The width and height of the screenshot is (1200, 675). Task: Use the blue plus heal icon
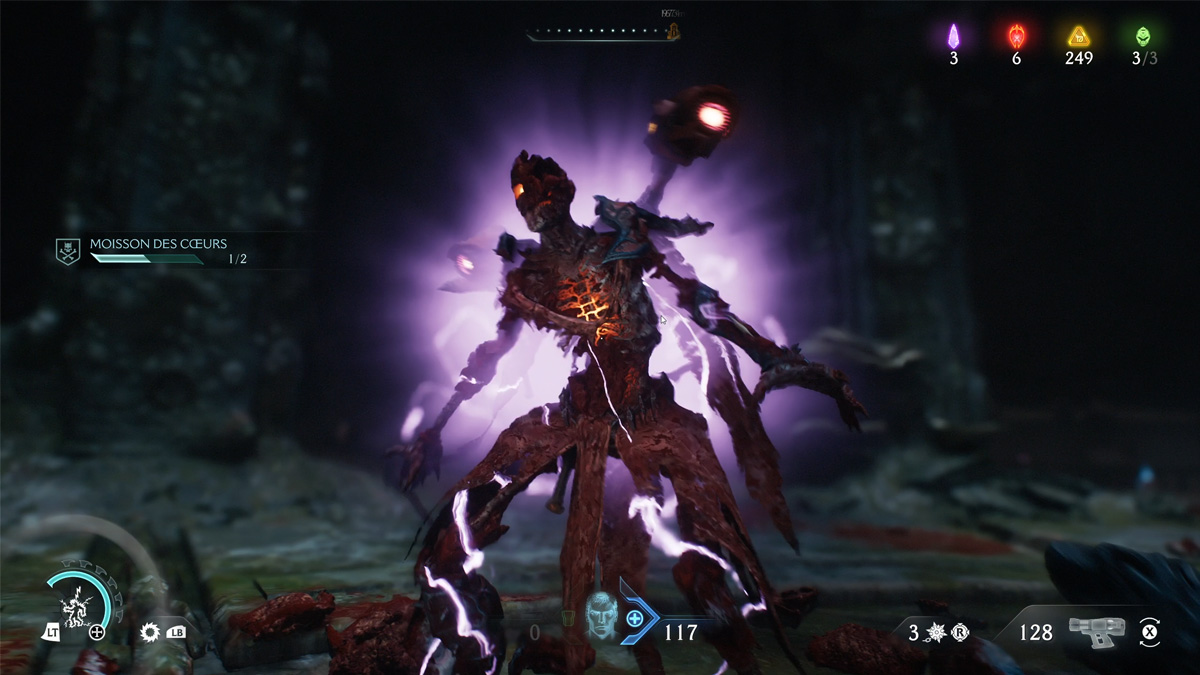point(635,619)
